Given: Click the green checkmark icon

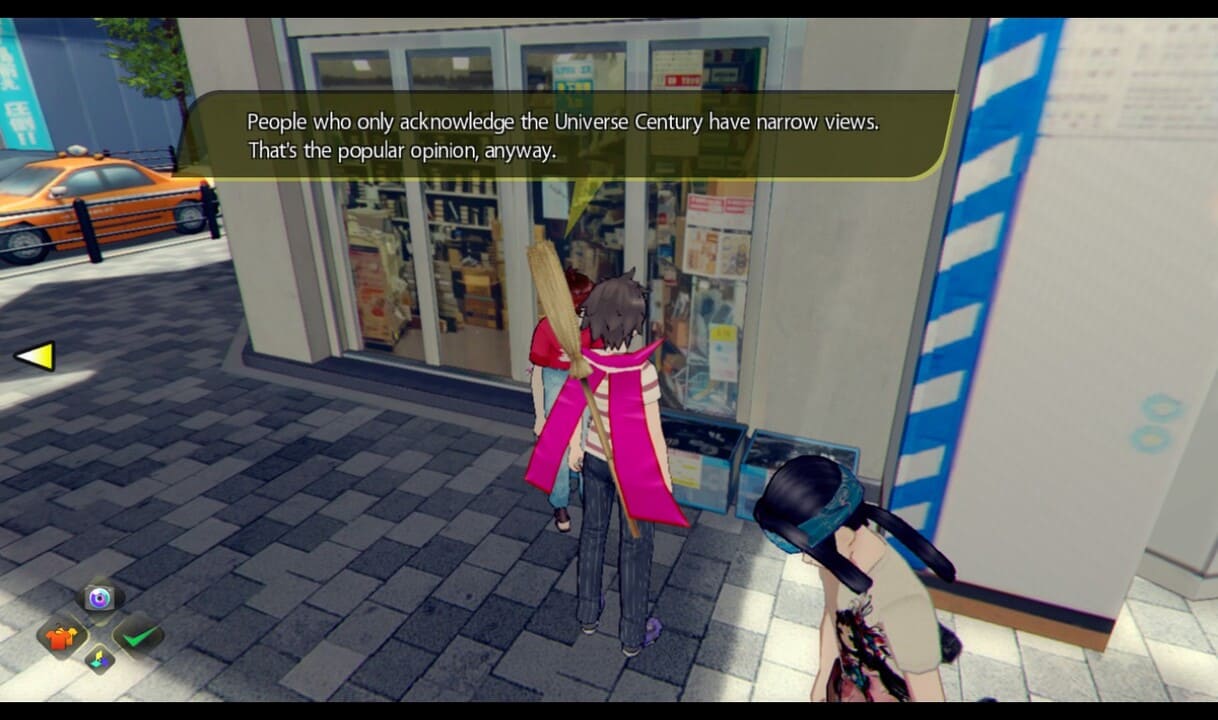Looking at the screenshot, I should point(138,634).
